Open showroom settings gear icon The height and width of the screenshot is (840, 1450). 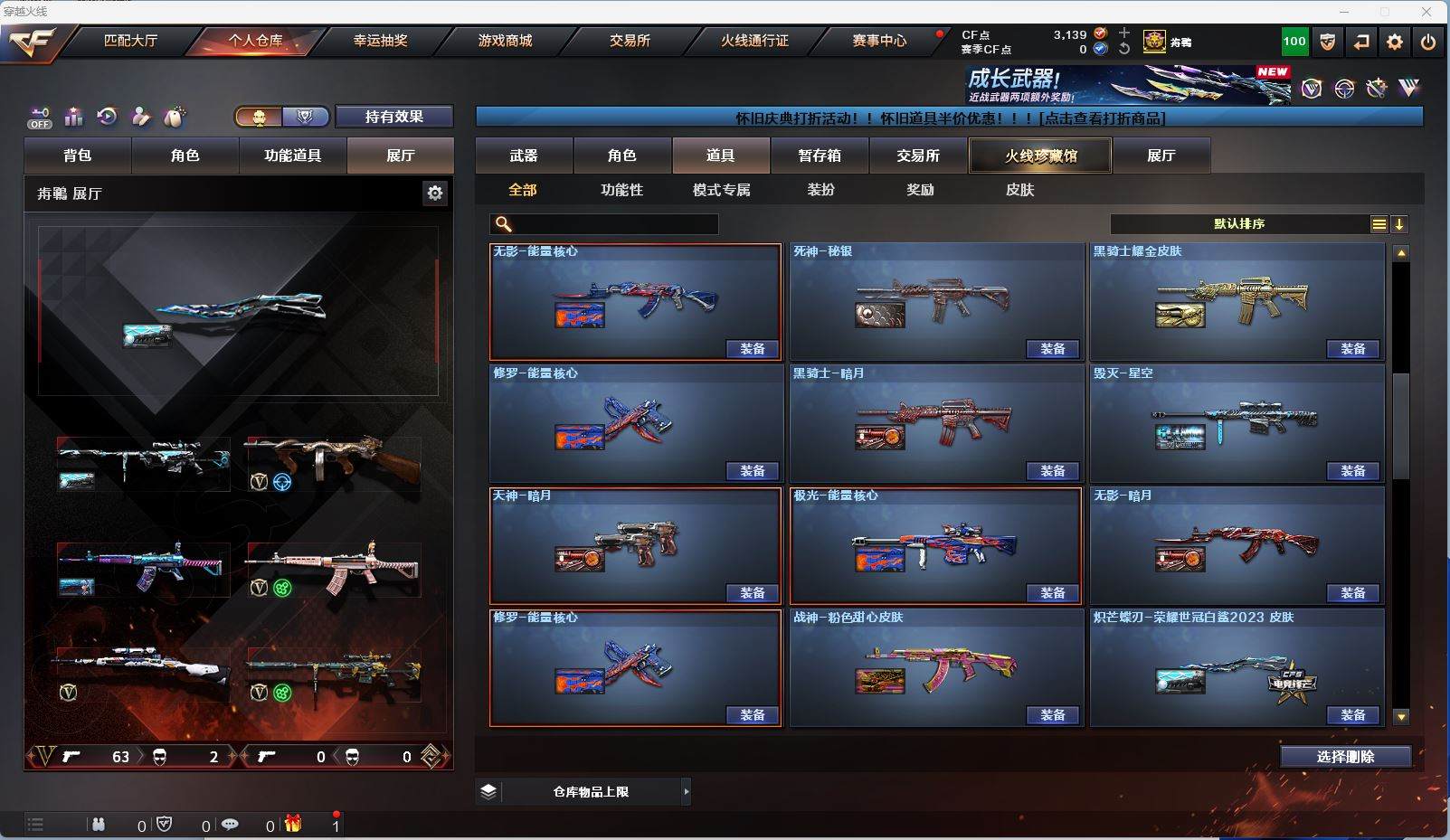[435, 193]
